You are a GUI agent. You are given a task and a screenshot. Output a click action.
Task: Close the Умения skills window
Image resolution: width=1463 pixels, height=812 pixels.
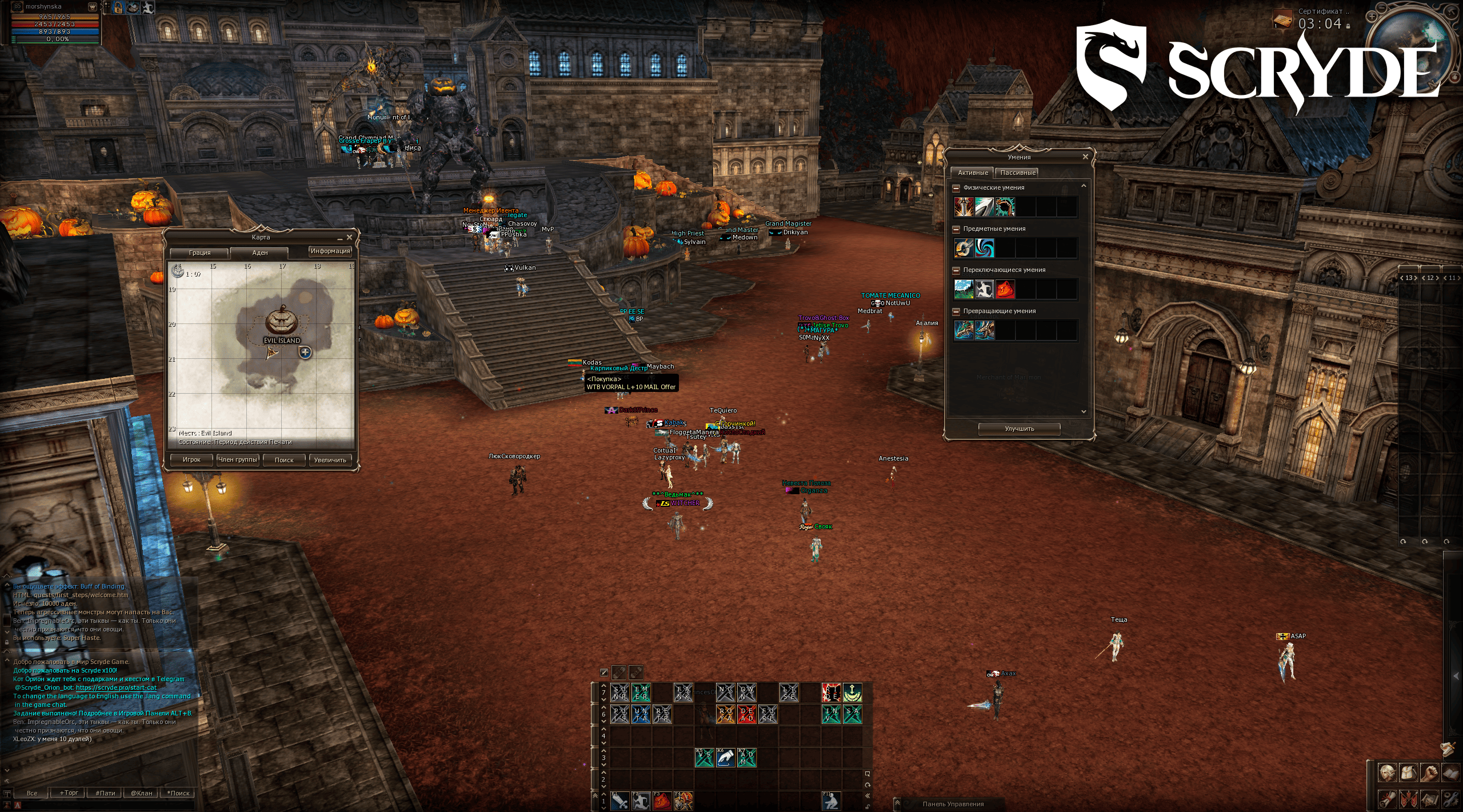[x=1085, y=157]
